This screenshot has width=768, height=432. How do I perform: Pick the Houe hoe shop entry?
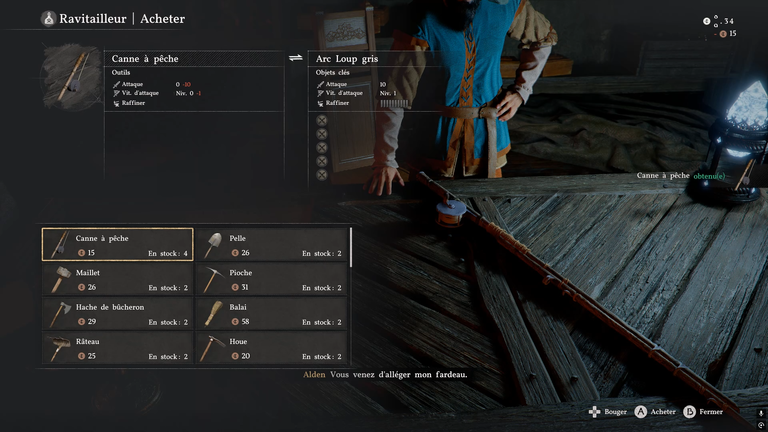271,348
